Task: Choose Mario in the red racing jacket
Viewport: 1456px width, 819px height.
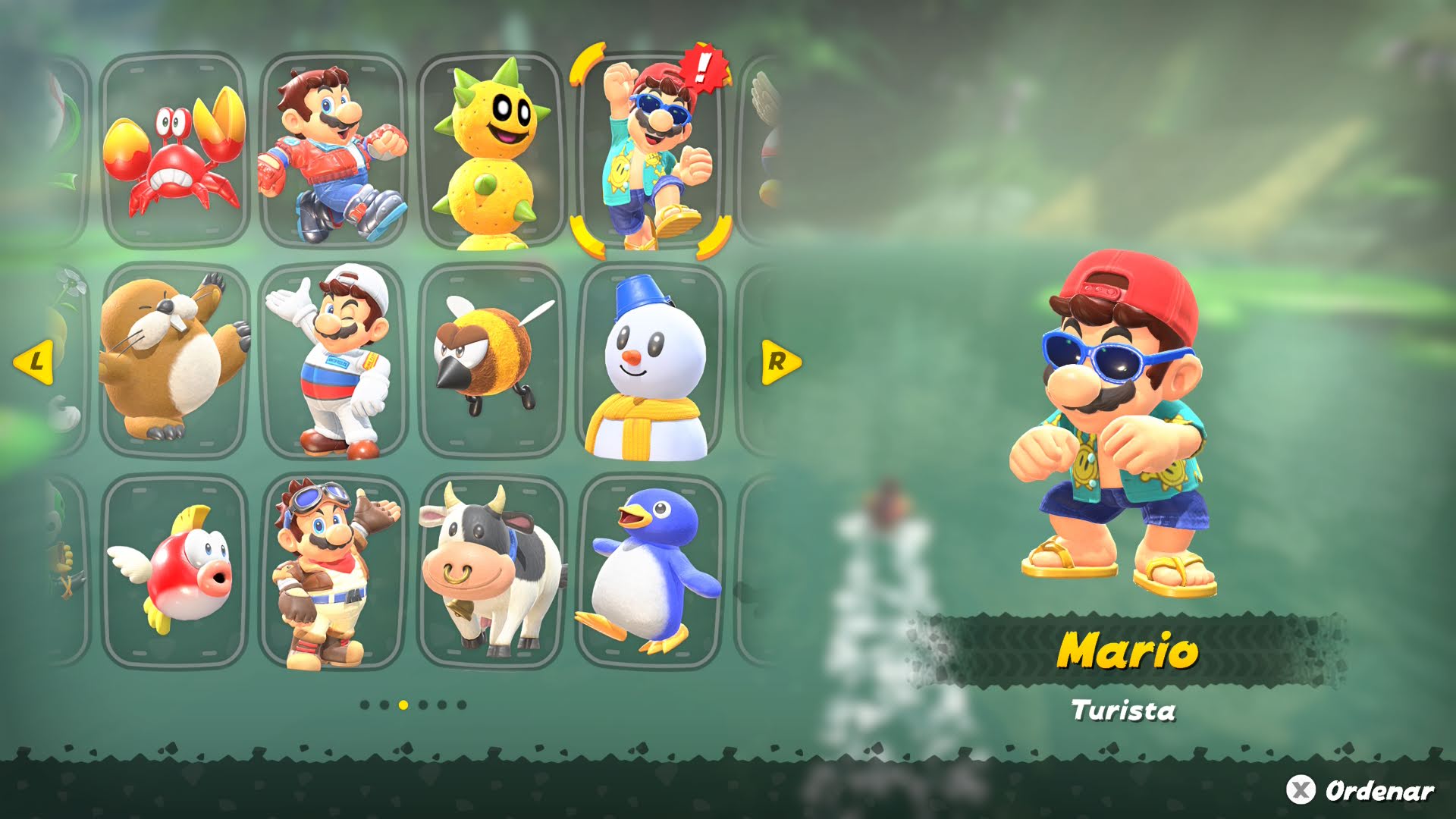Action: [x=334, y=152]
